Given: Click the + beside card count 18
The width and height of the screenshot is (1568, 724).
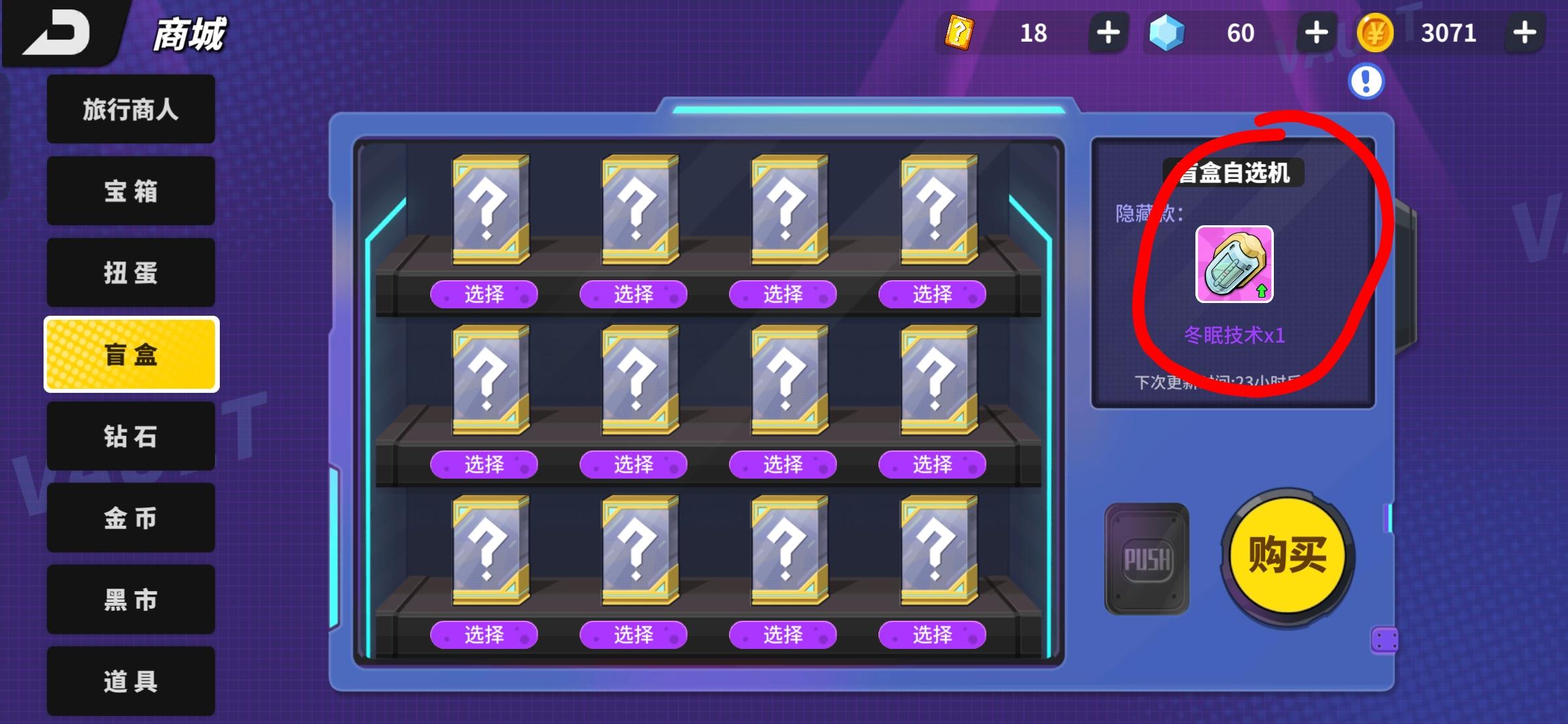Looking at the screenshot, I should pos(1108,32).
